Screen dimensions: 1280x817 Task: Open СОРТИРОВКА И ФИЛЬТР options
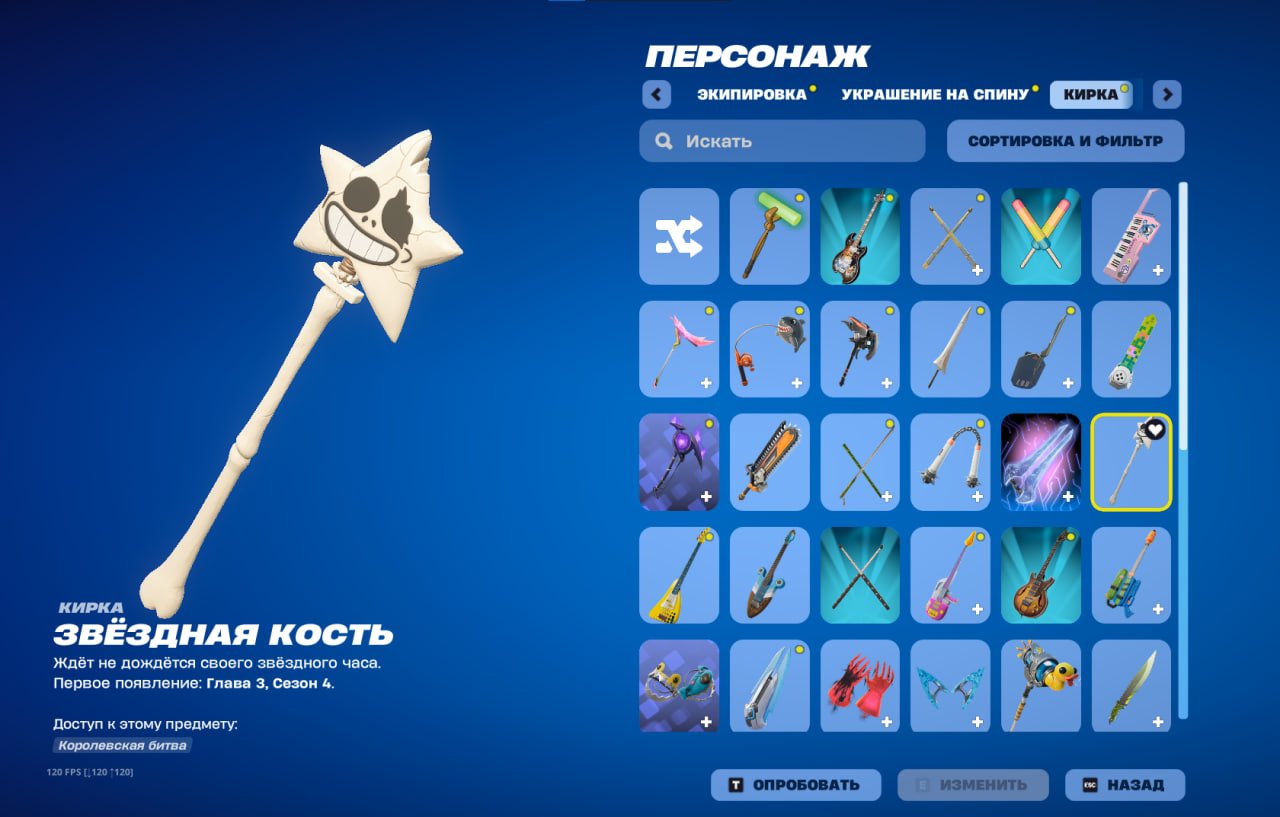pos(1064,140)
